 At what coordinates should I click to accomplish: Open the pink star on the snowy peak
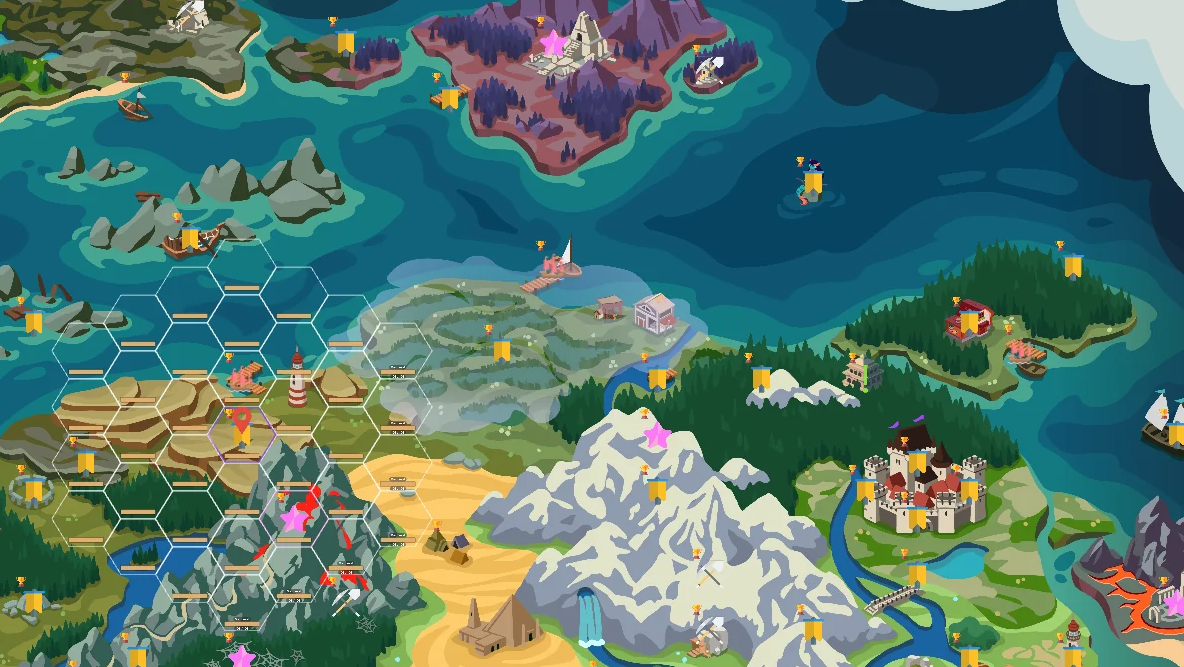tap(656, 435)
